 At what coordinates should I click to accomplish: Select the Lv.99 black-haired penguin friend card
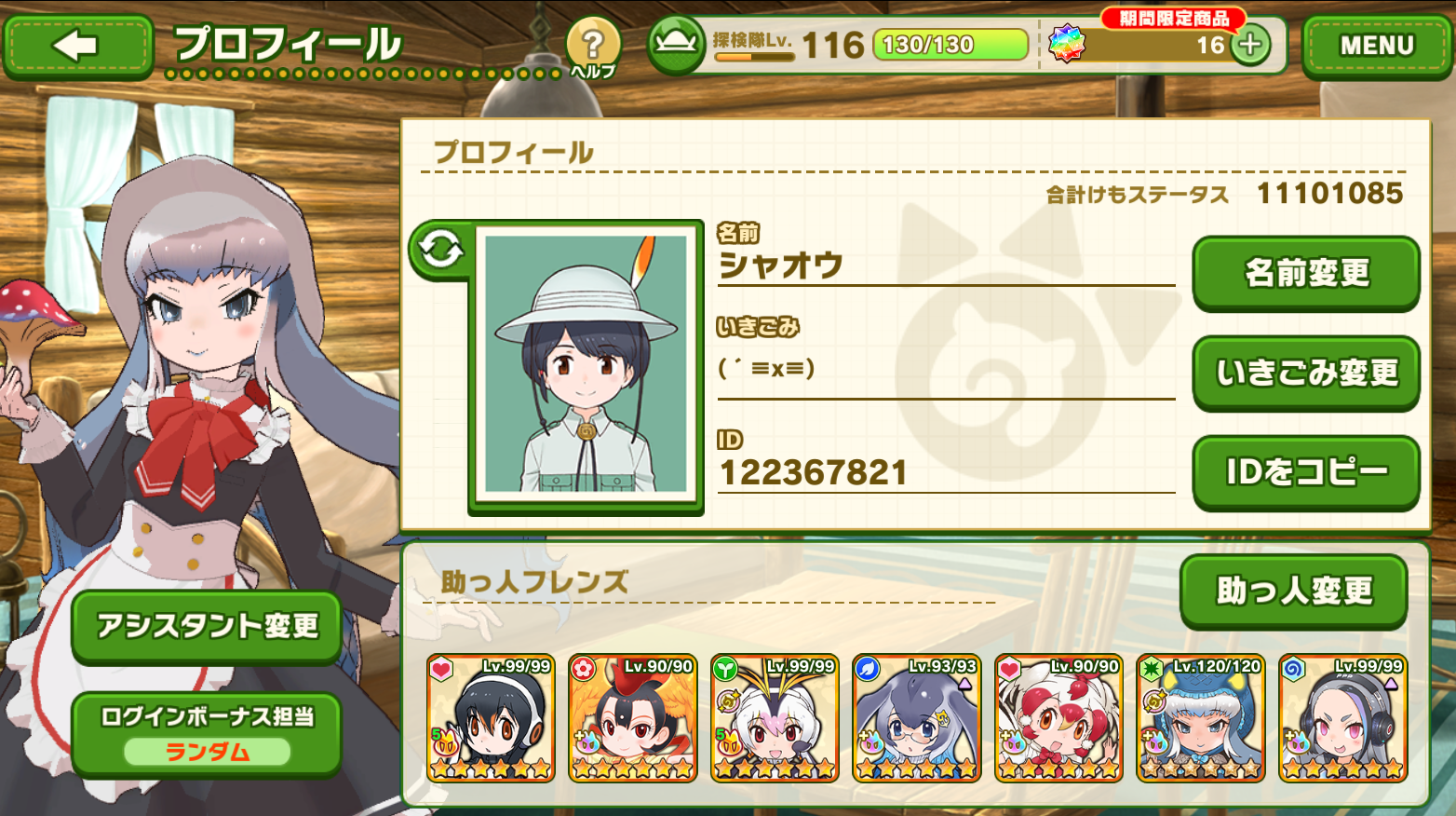coord(491,717)
